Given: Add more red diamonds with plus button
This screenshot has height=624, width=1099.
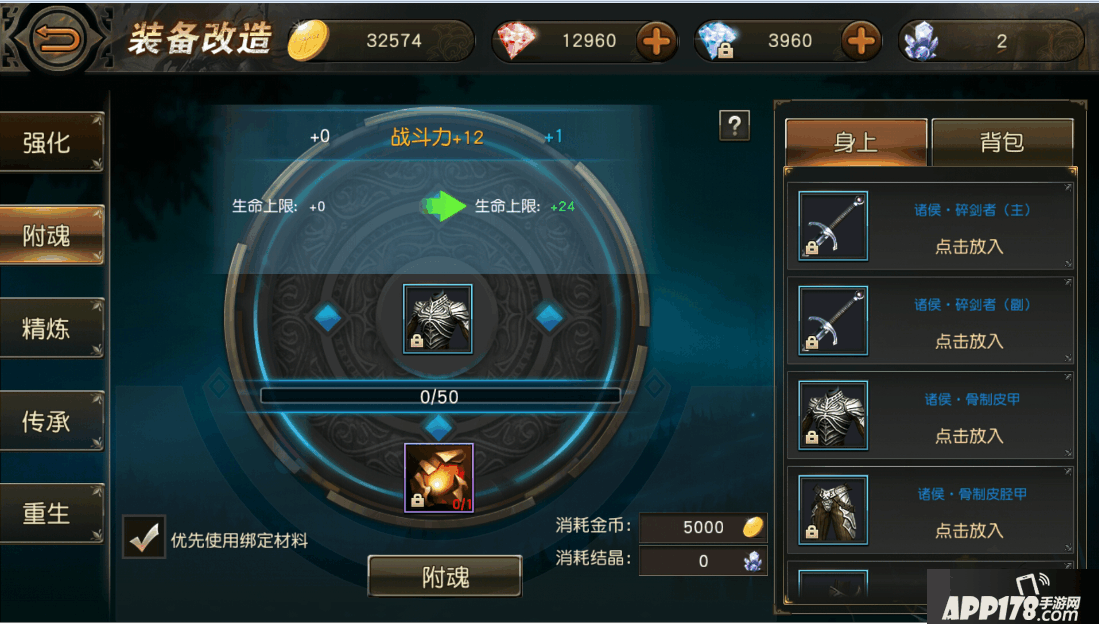Looking at the screenshot, I should pos(656,42).
